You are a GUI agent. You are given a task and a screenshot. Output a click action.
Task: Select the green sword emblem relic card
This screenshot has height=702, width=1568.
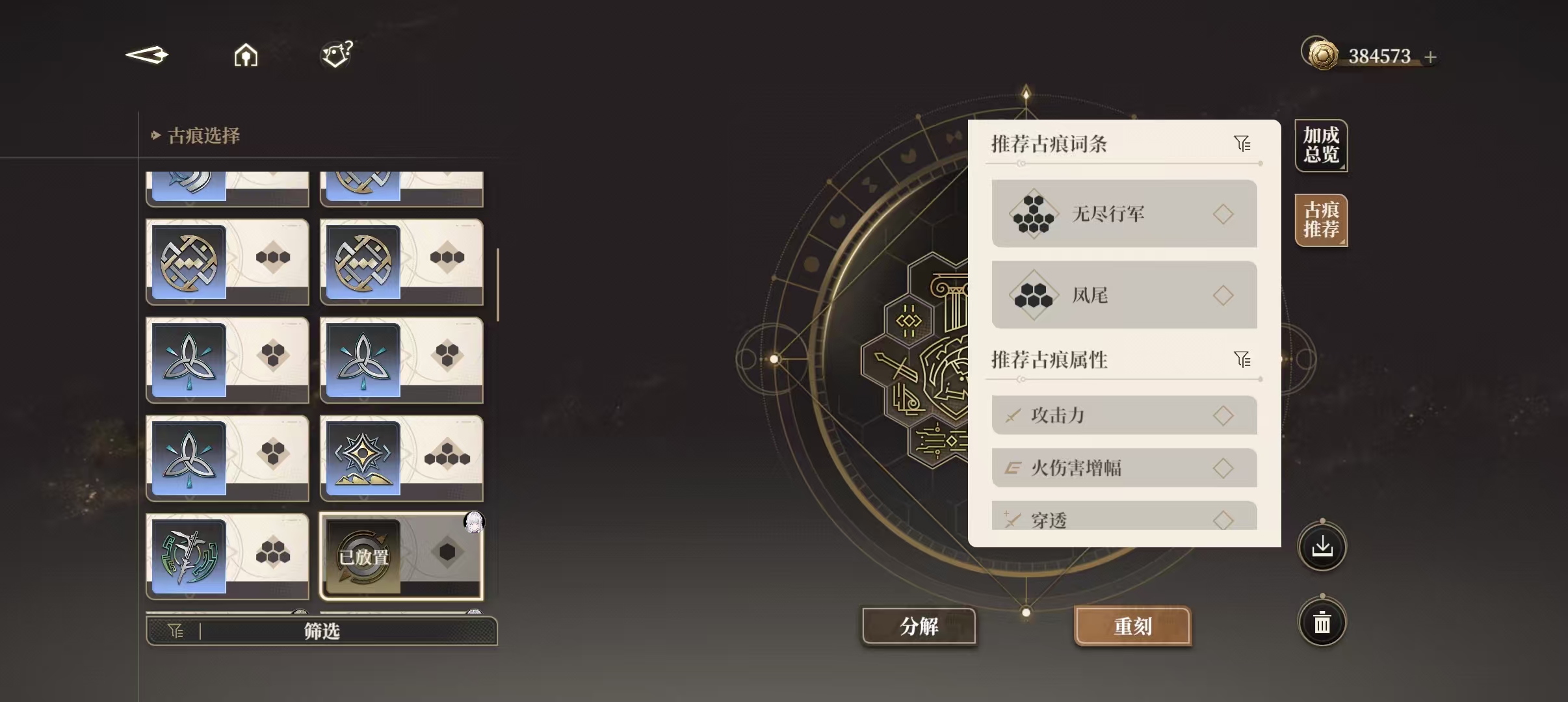pos(227,556)
